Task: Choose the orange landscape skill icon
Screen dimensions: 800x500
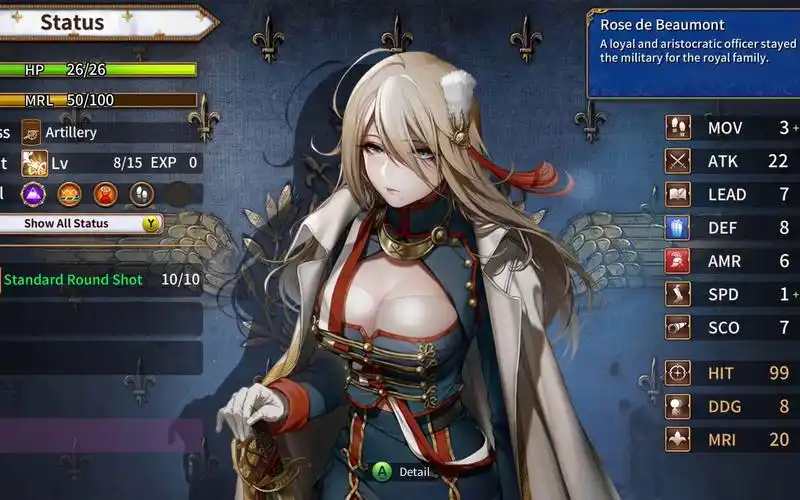Action: (x=69, y=193)
